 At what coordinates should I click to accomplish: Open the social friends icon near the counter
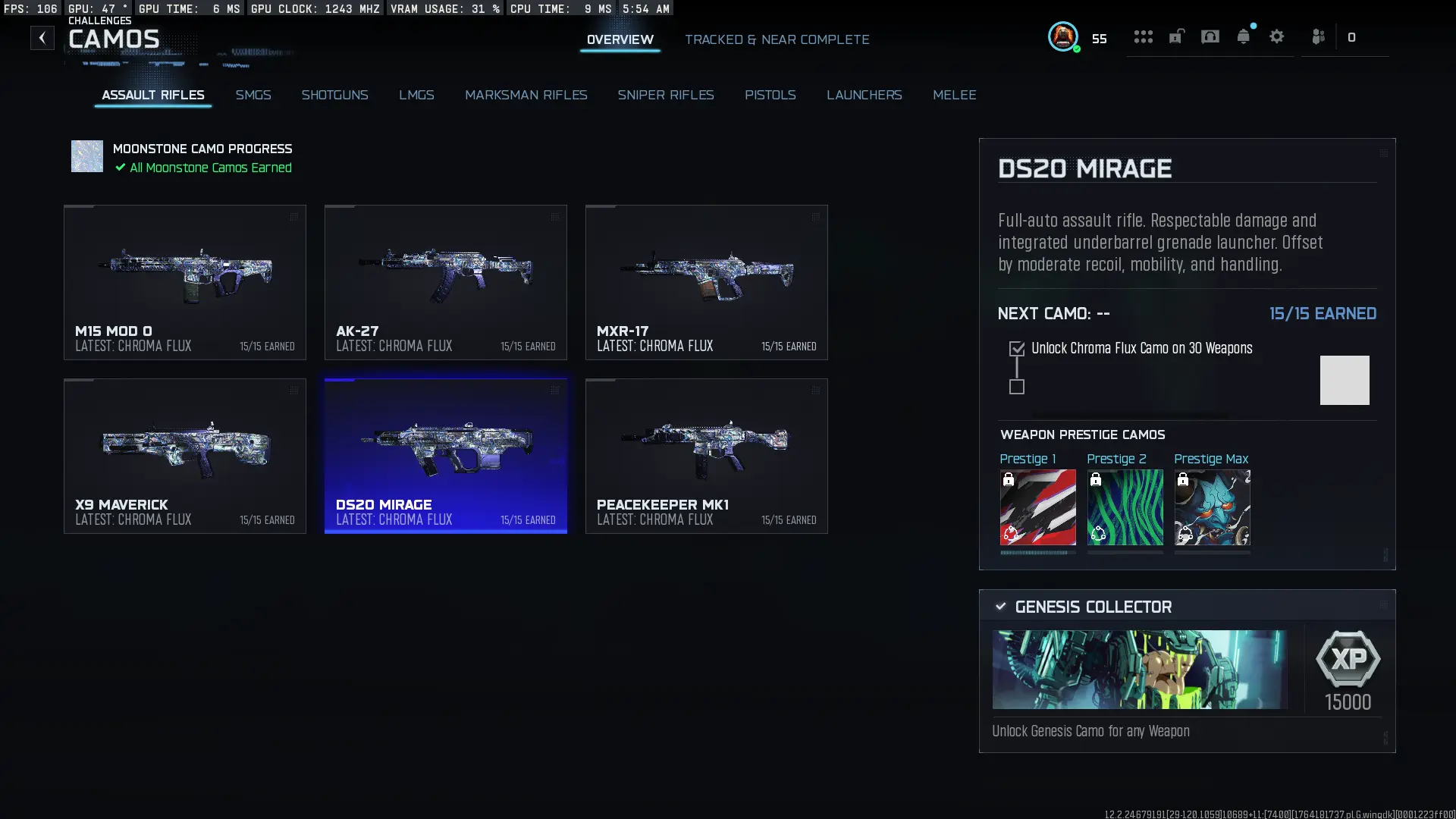(1319, 36)
